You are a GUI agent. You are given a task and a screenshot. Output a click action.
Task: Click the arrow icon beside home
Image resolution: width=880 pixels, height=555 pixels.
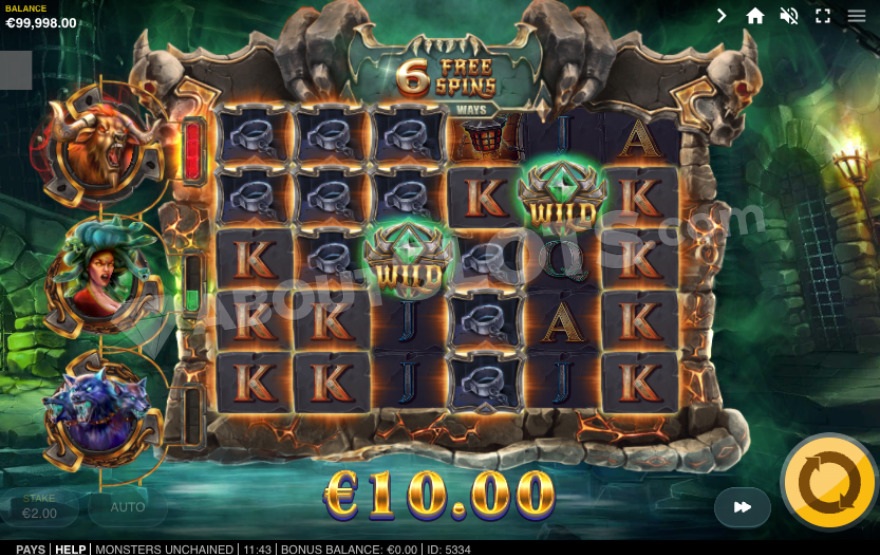coord(722,16)
